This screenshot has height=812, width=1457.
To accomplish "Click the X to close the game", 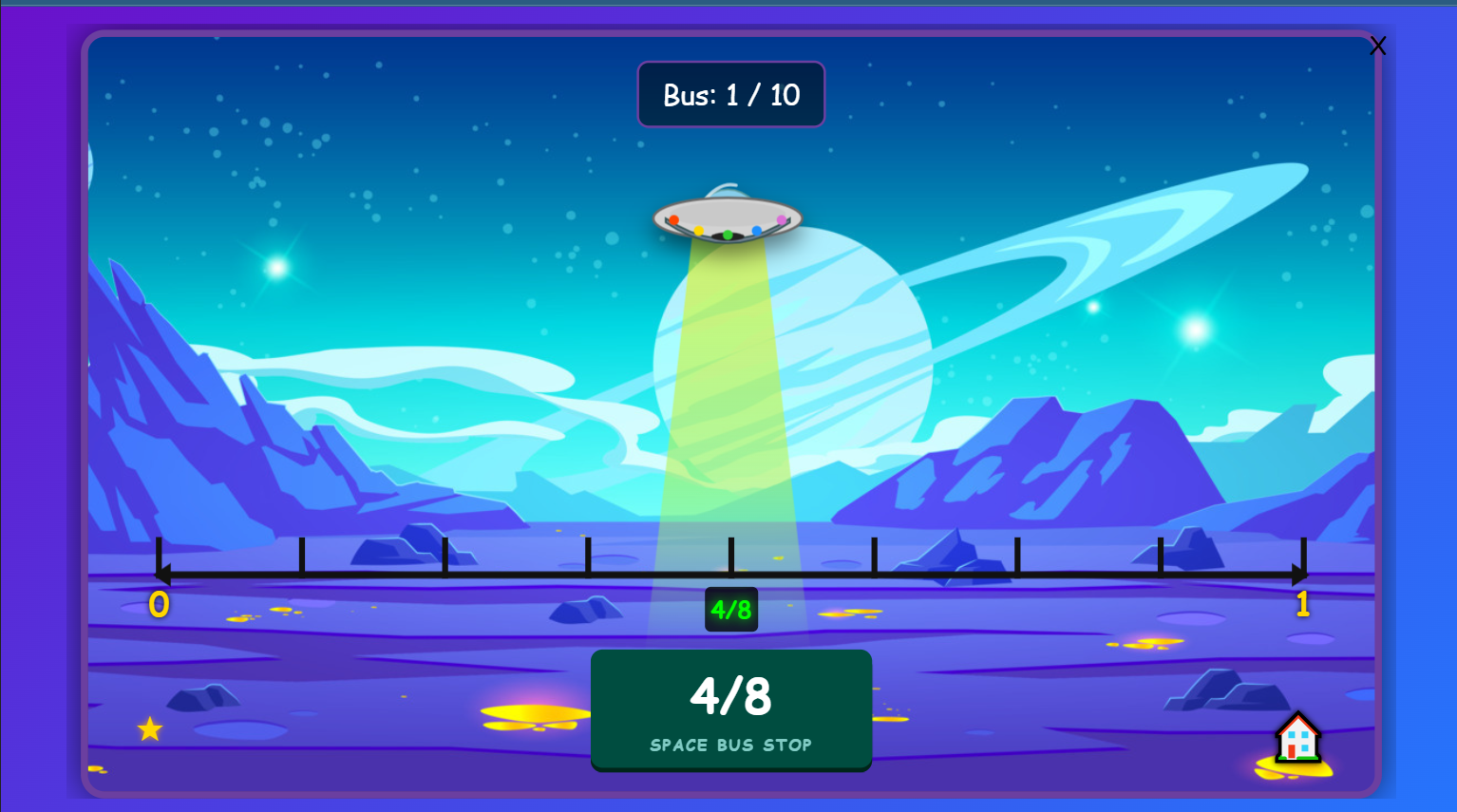I will [1378, 45].
